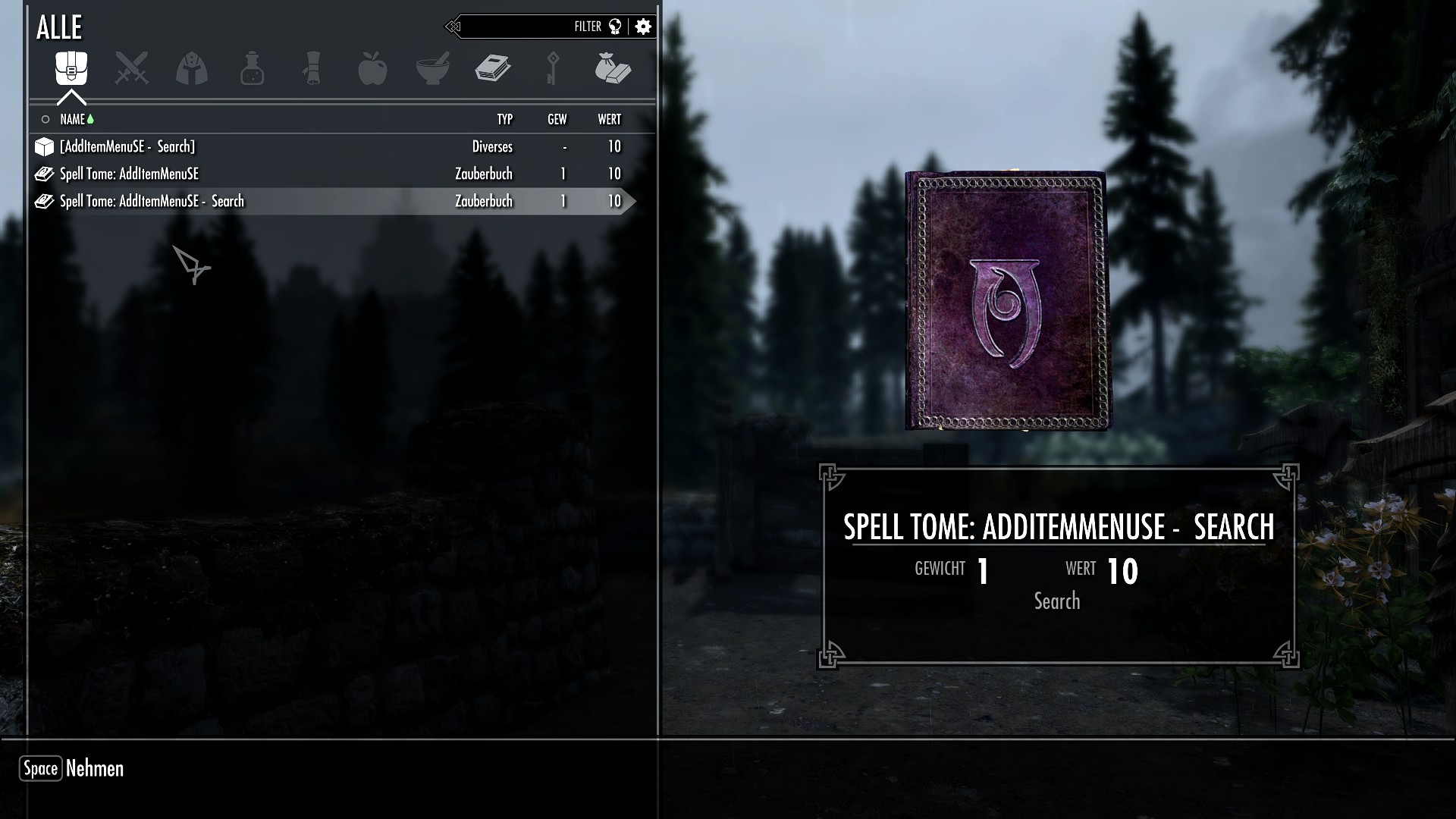Sort items by the WERT column
Viewport: 1456px width, 819px height.
610,119
